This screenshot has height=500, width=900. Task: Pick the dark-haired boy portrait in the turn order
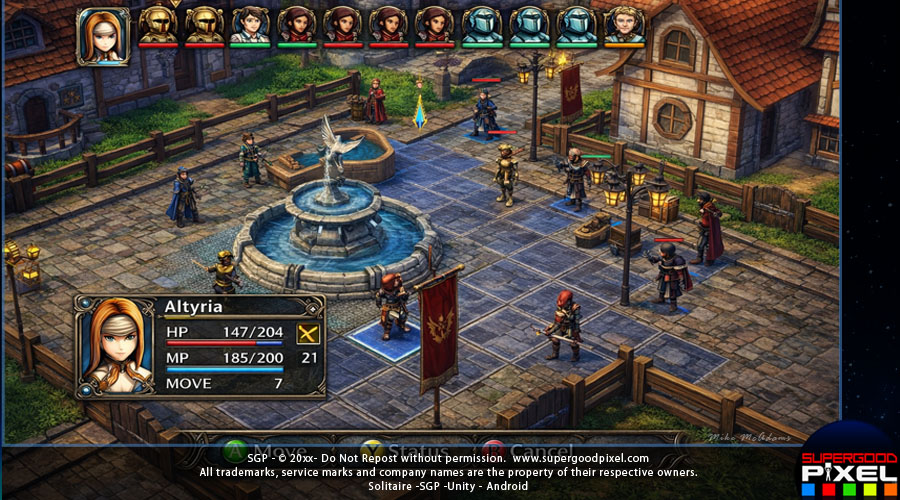(250, 25)
